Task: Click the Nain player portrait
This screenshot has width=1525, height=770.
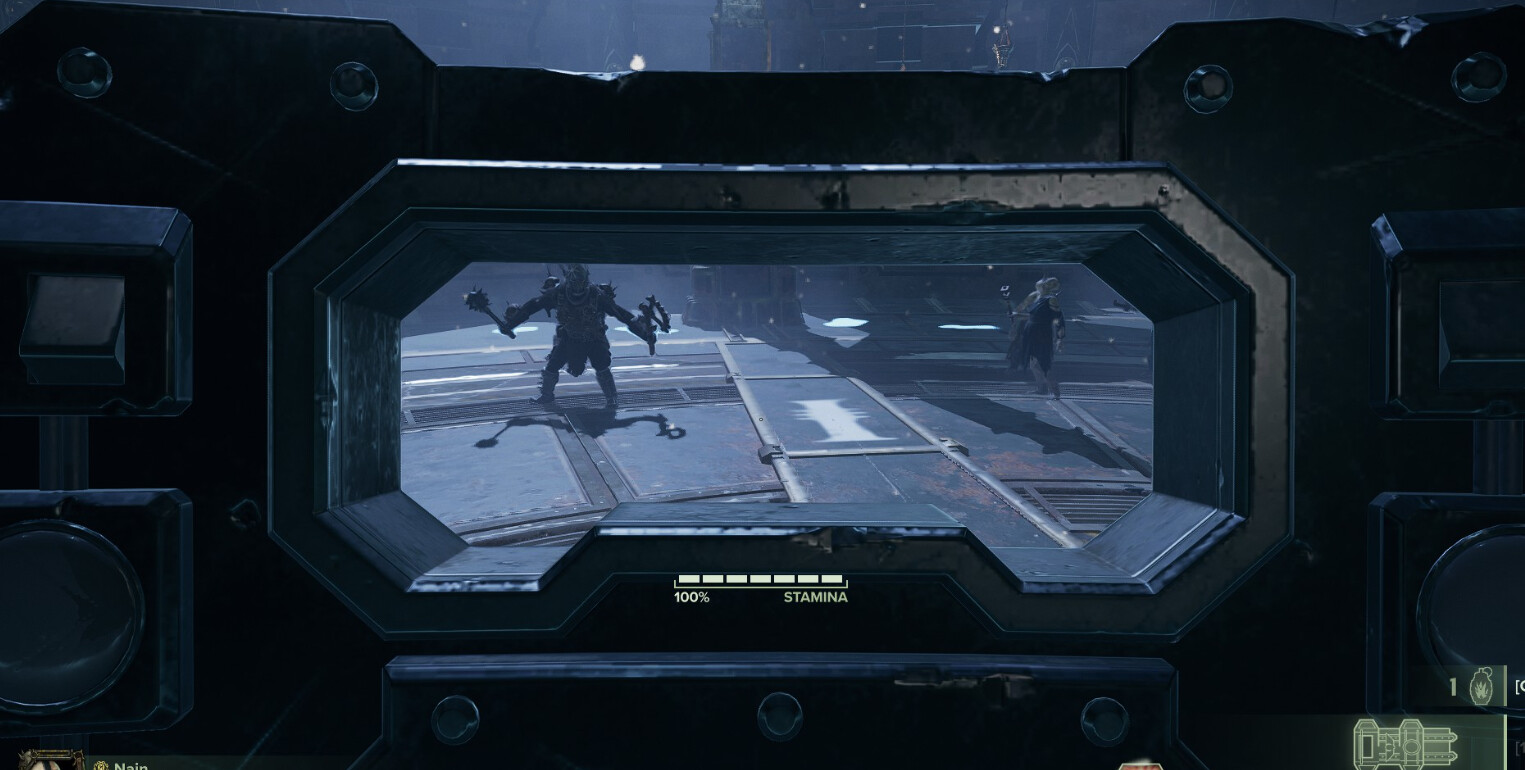Action: [x=50, y=760]
